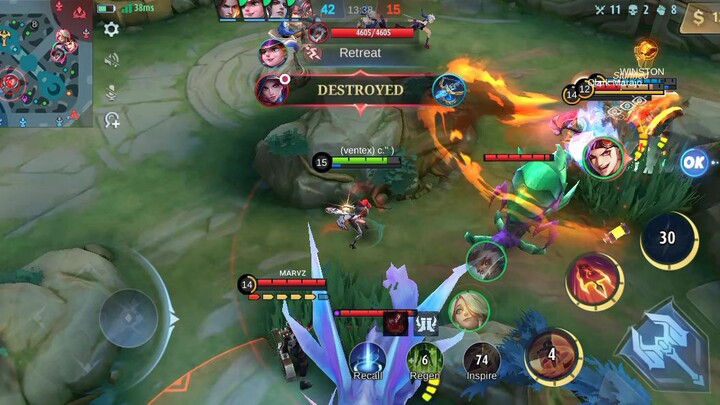Activate the Recall spell

pos(367,359)
